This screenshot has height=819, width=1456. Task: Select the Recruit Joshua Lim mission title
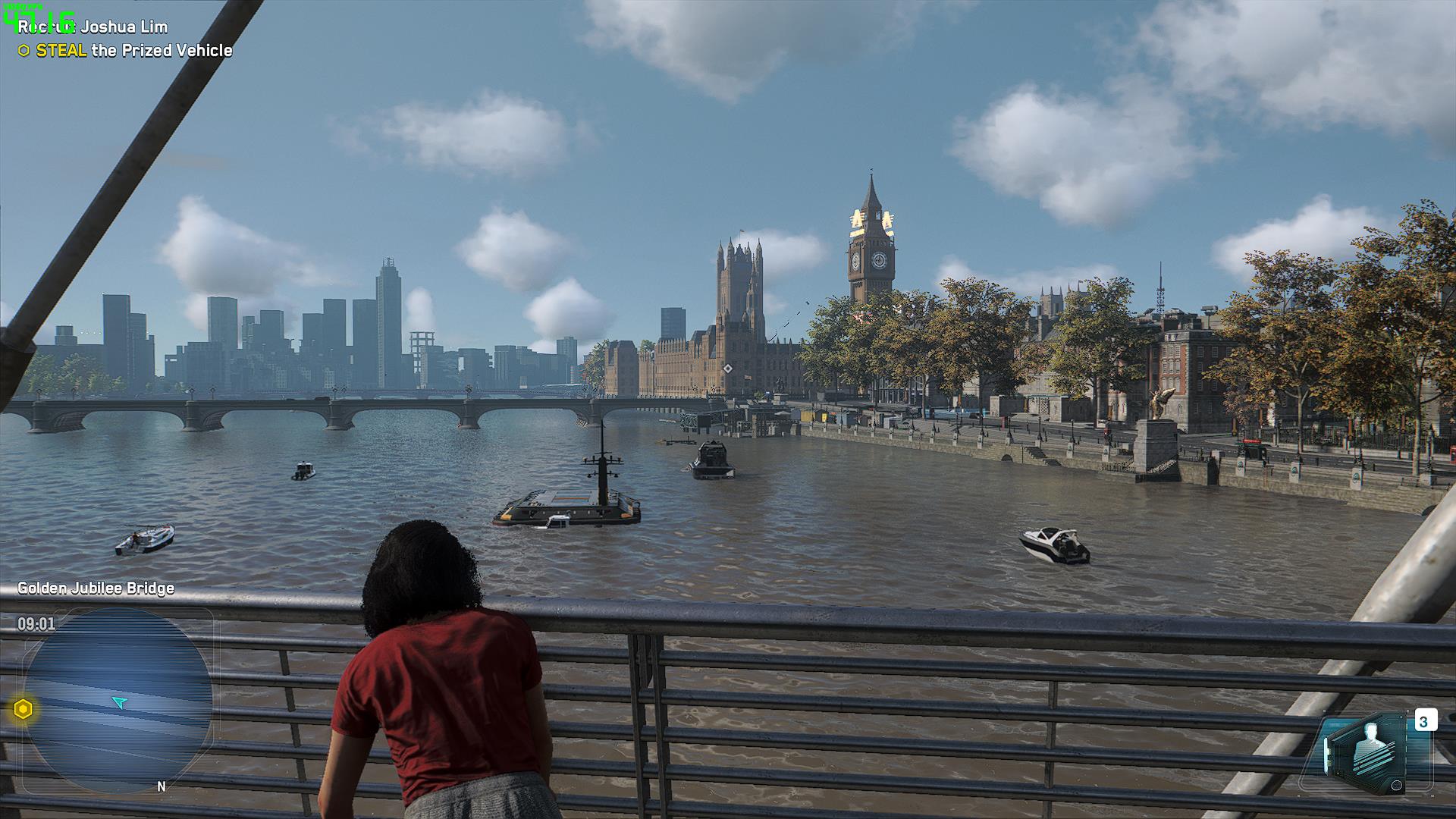(93, 27)
